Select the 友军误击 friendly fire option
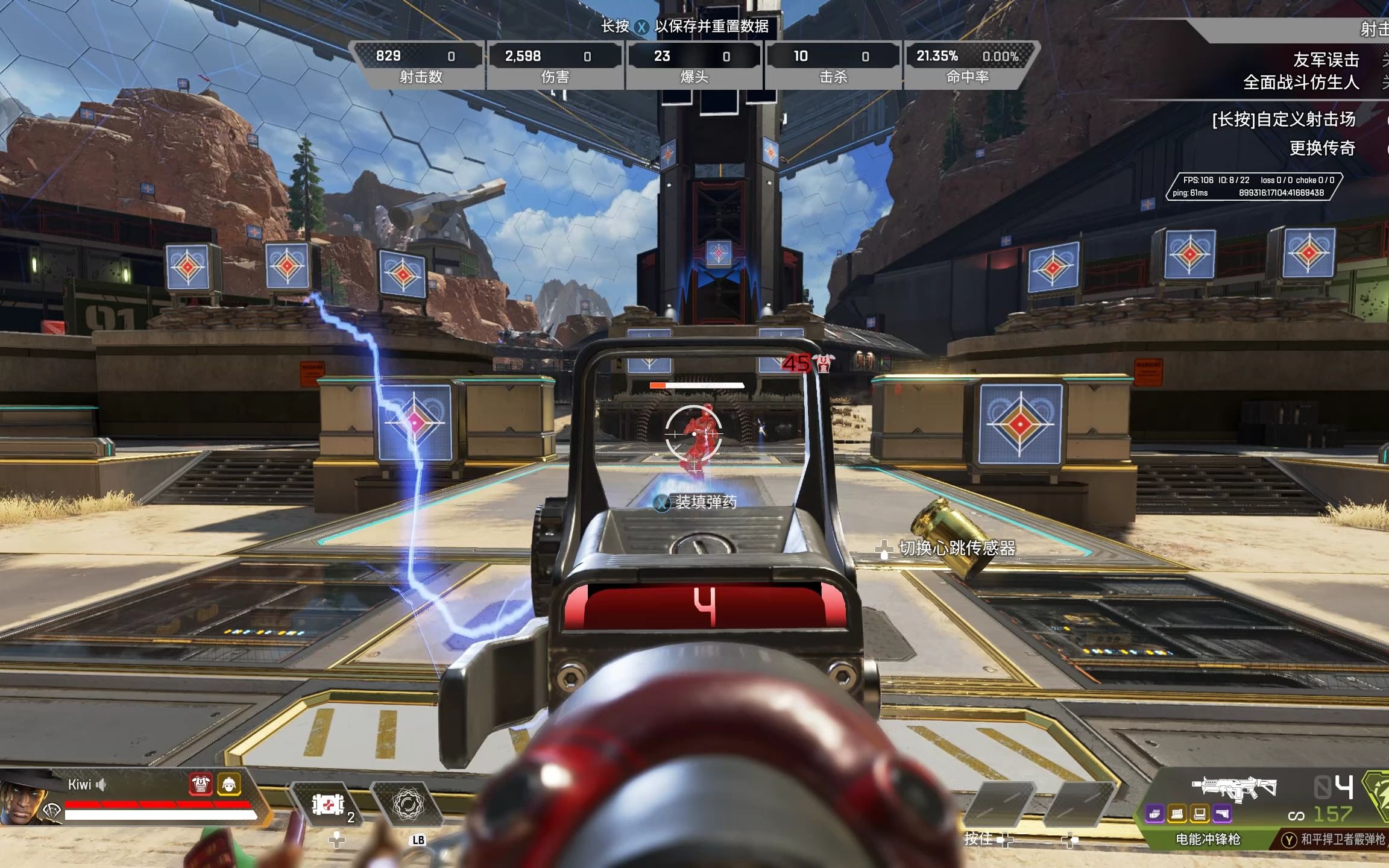This screenshot has width=1389, height=868. pos(1326,60)
